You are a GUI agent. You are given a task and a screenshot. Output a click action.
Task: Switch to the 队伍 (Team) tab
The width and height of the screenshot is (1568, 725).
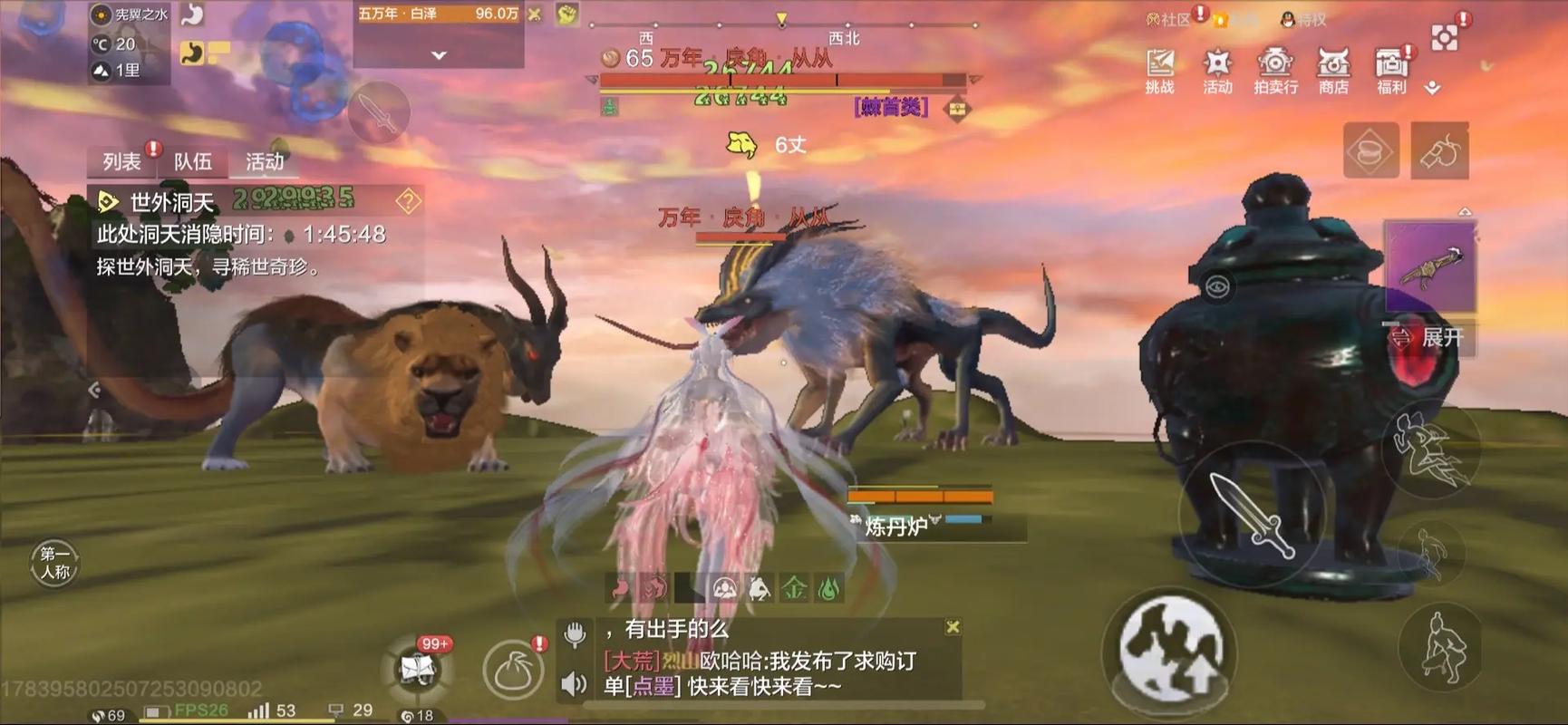[x=194, y=162]
